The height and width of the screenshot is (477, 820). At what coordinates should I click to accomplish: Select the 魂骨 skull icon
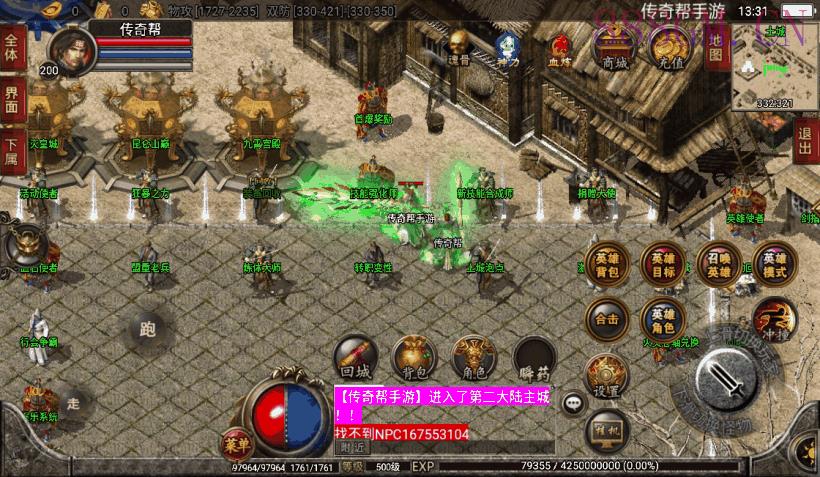click(459, 46)
